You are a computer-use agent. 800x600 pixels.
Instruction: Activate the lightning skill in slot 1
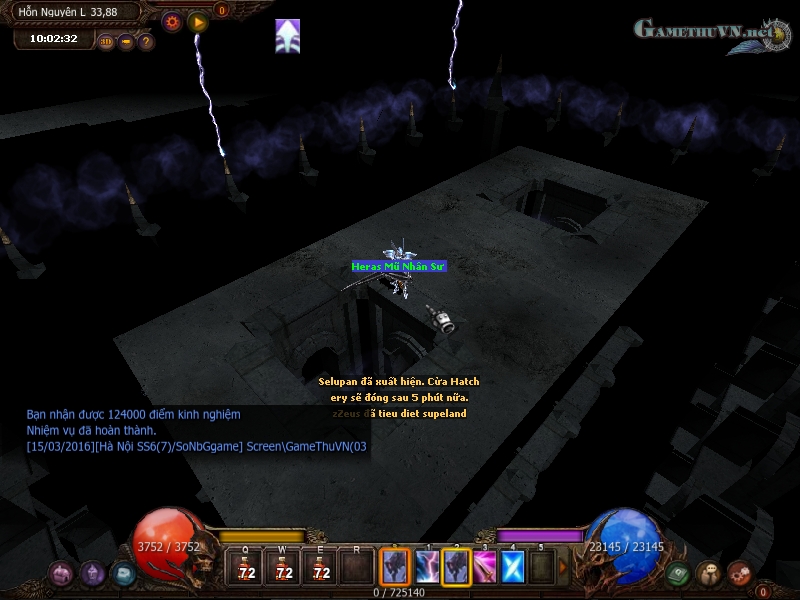click(427, 567)
